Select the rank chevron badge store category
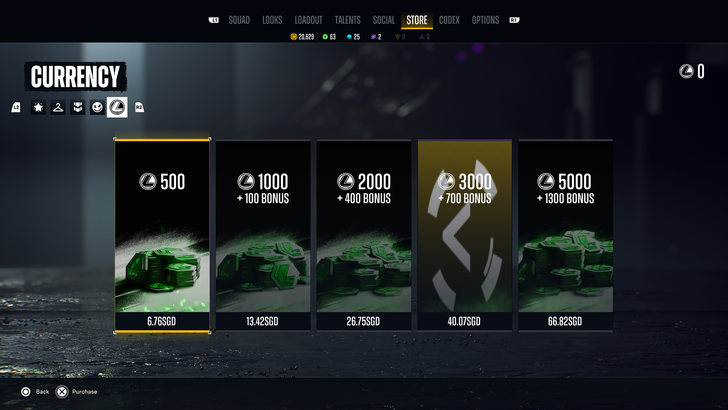Image resolution: width=728 pixels, height=410 pixels. 77,107
